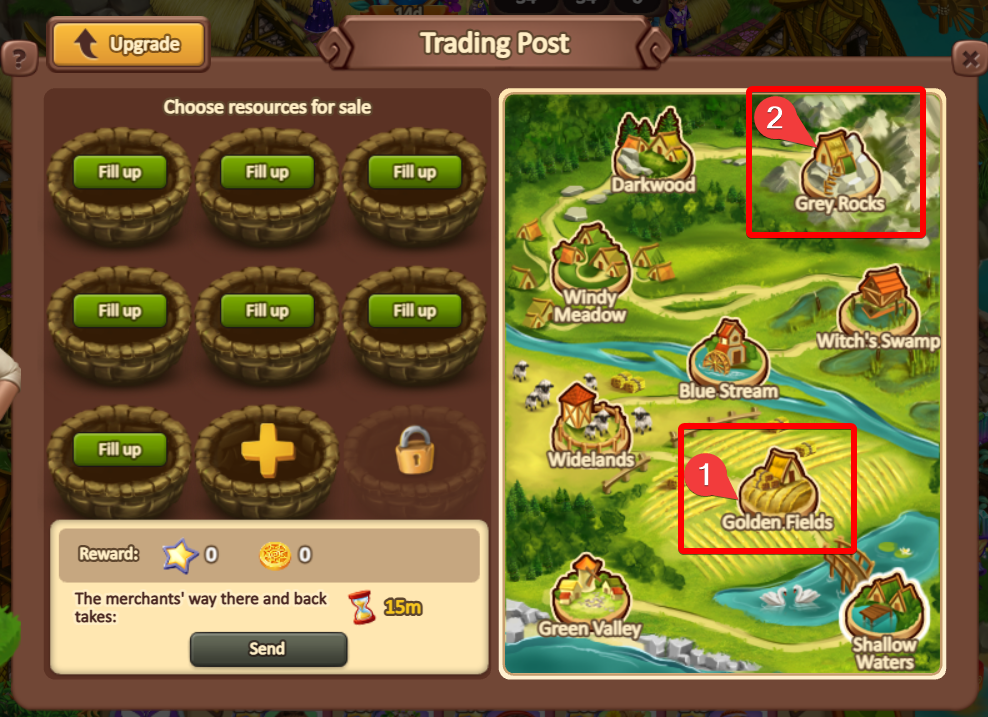
Task: Click the Upgrade button
Action: tap(128, 45)
